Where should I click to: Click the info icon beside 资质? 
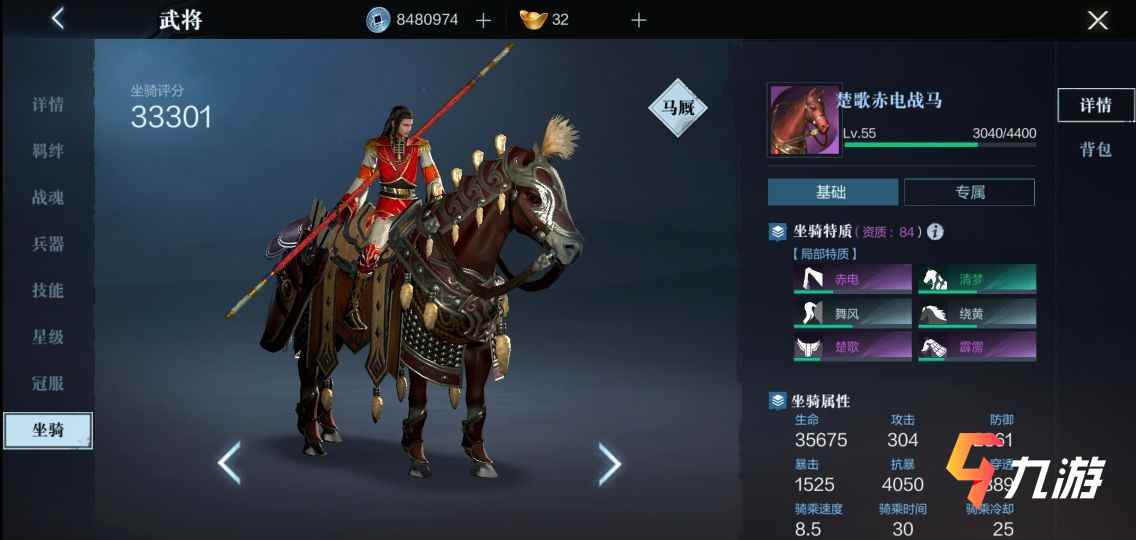pos(935,232)
